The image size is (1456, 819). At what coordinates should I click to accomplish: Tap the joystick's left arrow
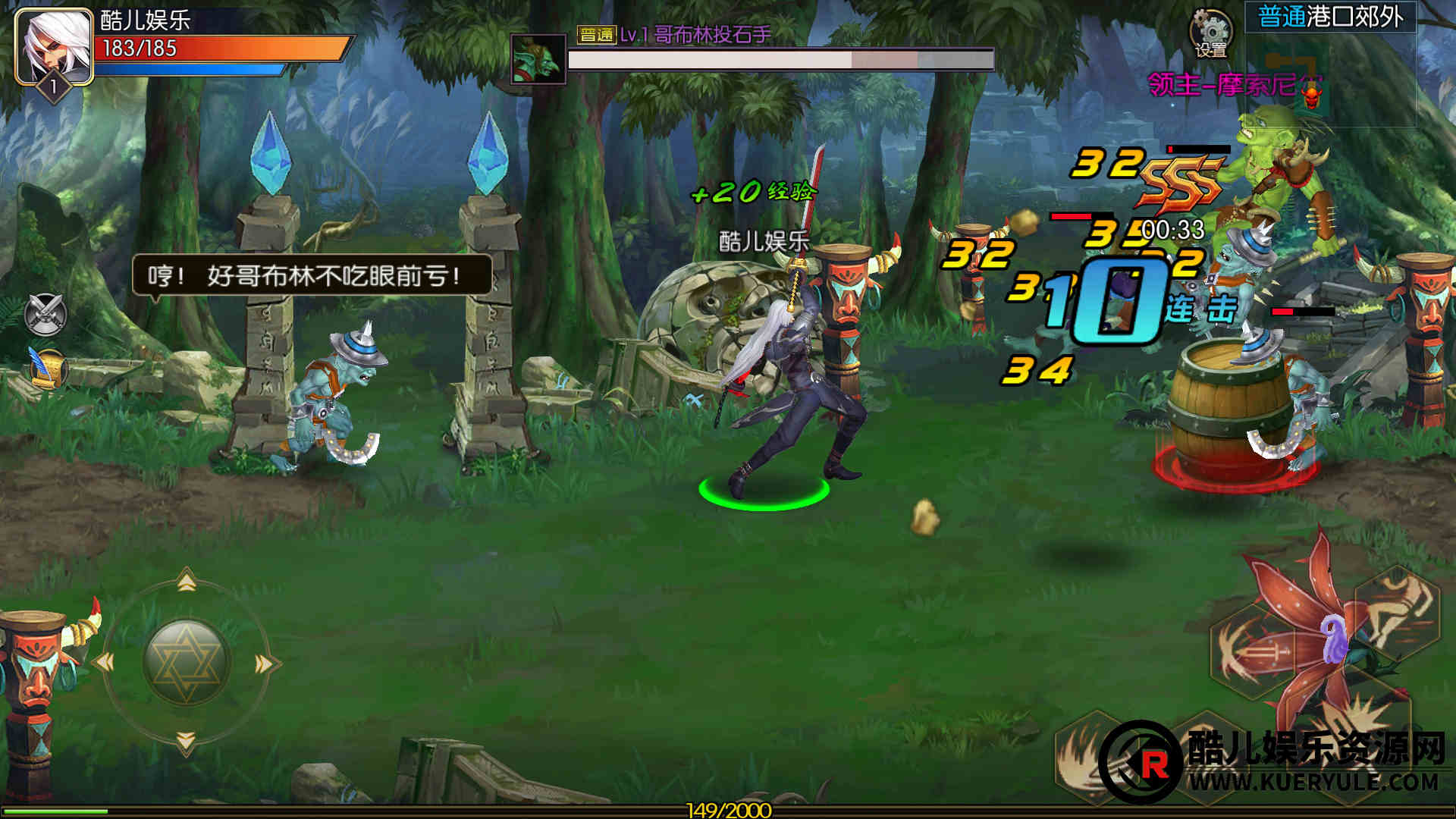[x=103, y=663]
